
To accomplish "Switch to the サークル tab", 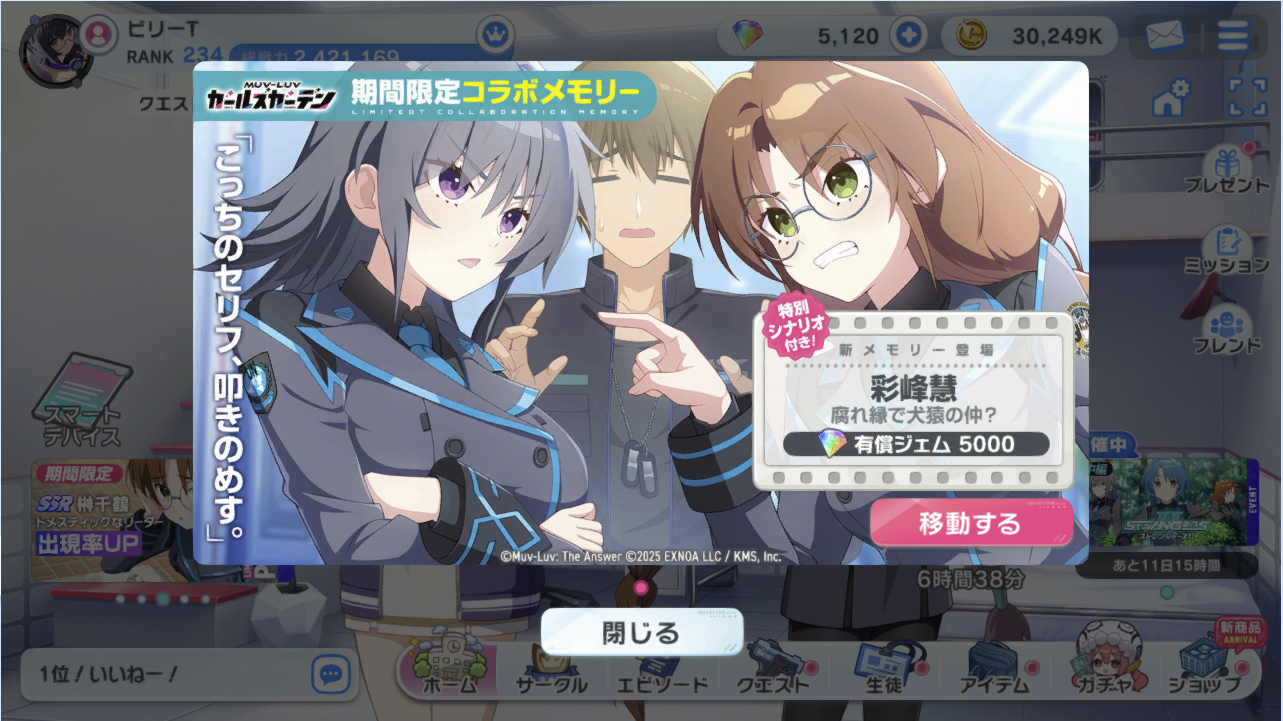I will coord(551,670).
